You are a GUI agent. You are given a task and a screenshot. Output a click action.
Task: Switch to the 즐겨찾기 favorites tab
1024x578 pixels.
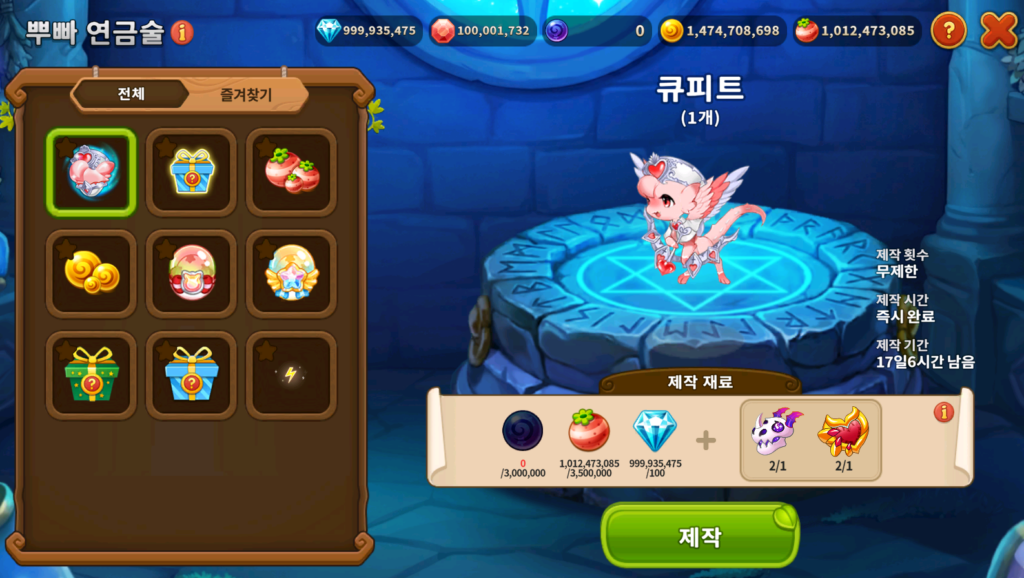tap(246, 95)
